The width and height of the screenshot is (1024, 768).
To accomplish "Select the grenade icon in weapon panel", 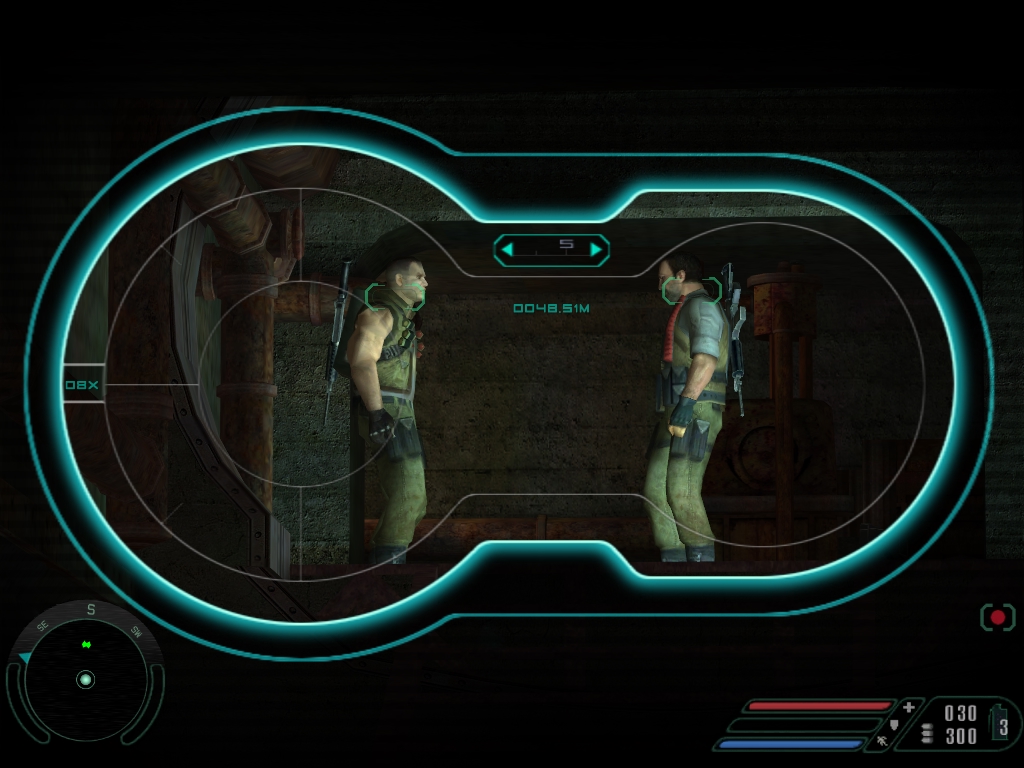I will click(1000, 722).
